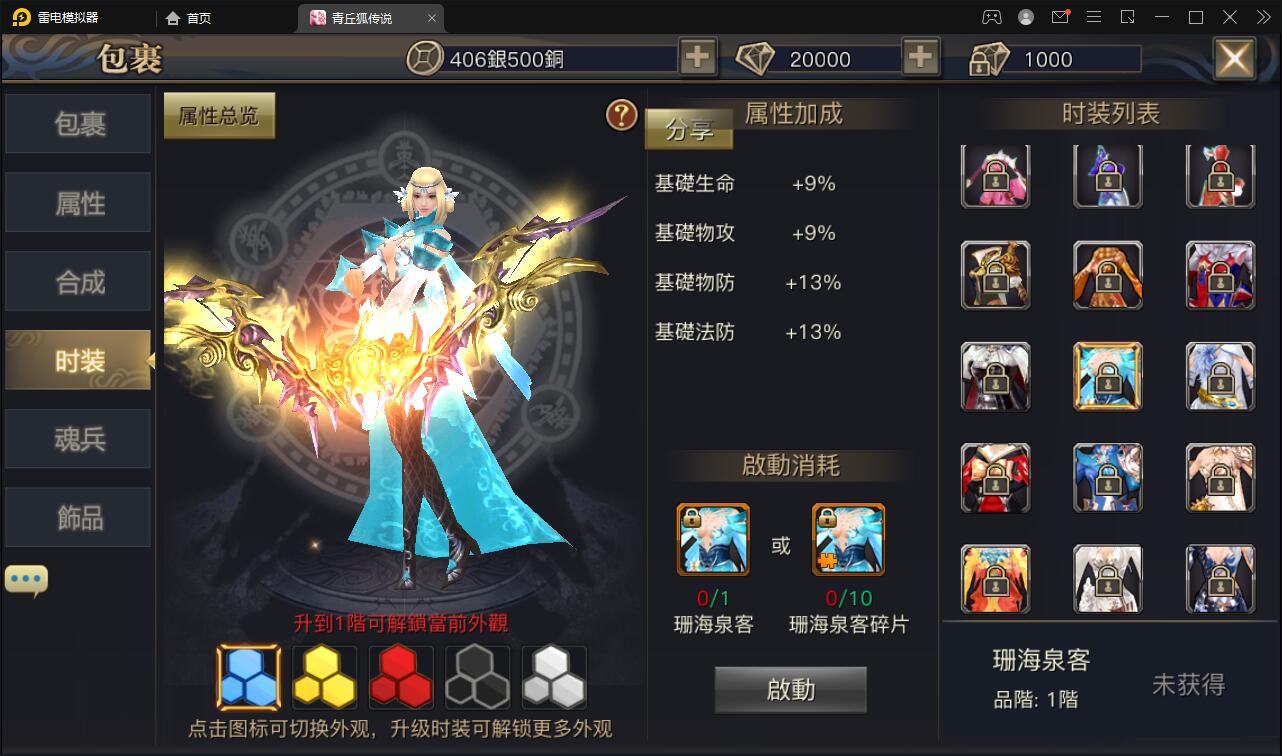This screenshot has height=756, width=1282.
Task: Click the gamepad icon in emulator title bar
Action: coord(990,17)
